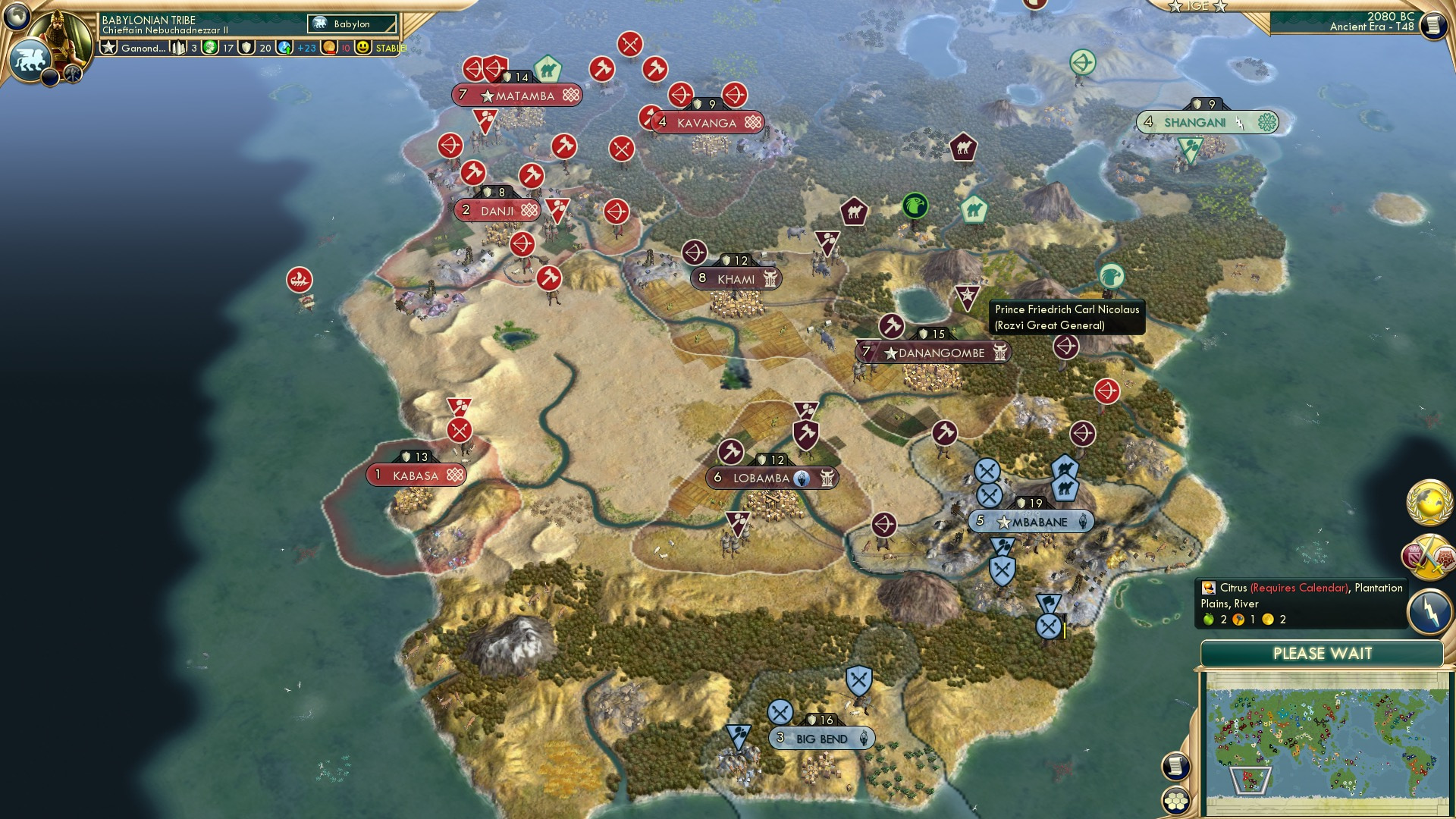Open the world diplomacy globe medallion
Viewport: 1456px width, 819px height.
[x=1427, y=501]
